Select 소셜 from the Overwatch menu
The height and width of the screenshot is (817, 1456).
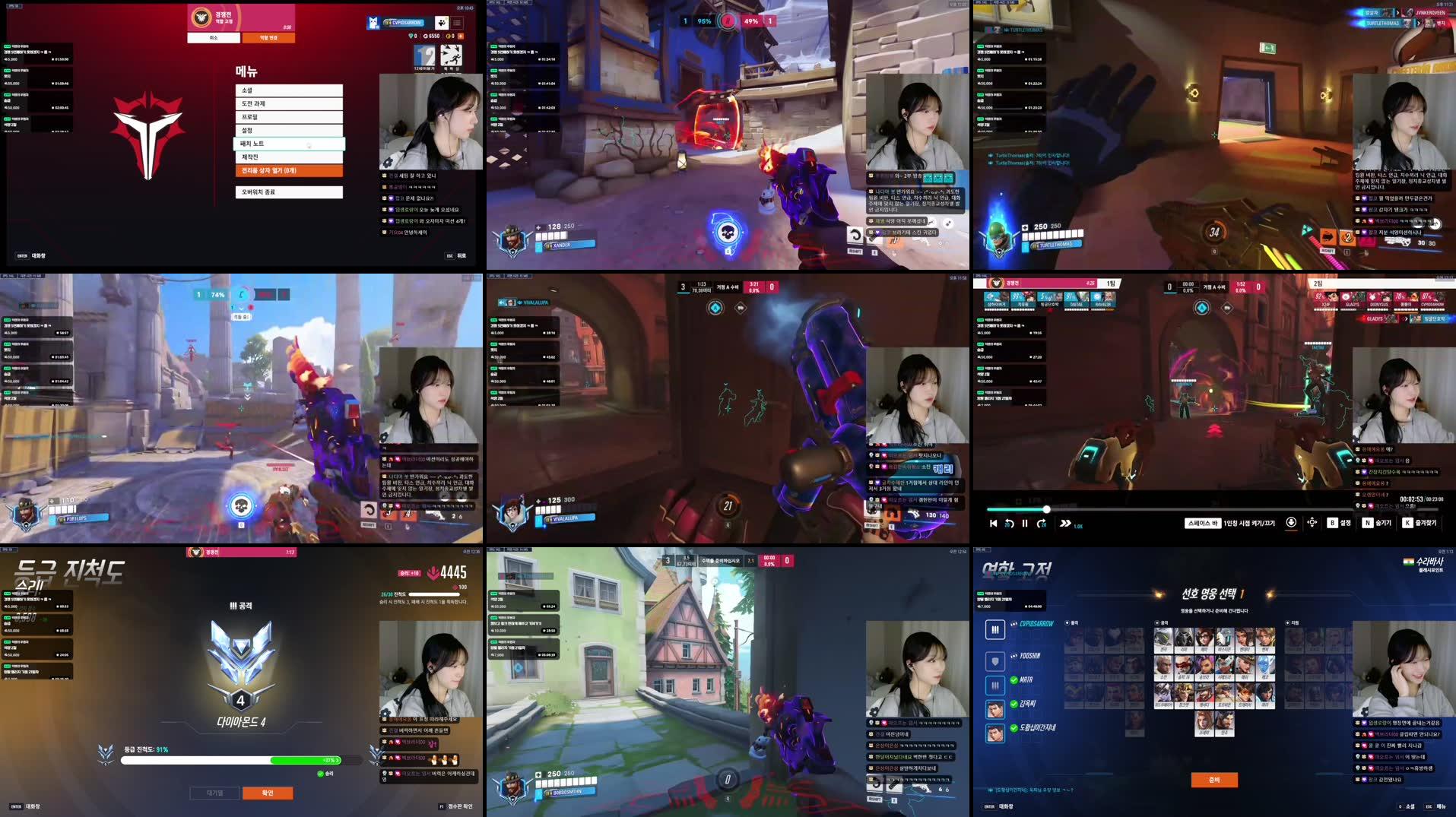click(x=289, y=90)
